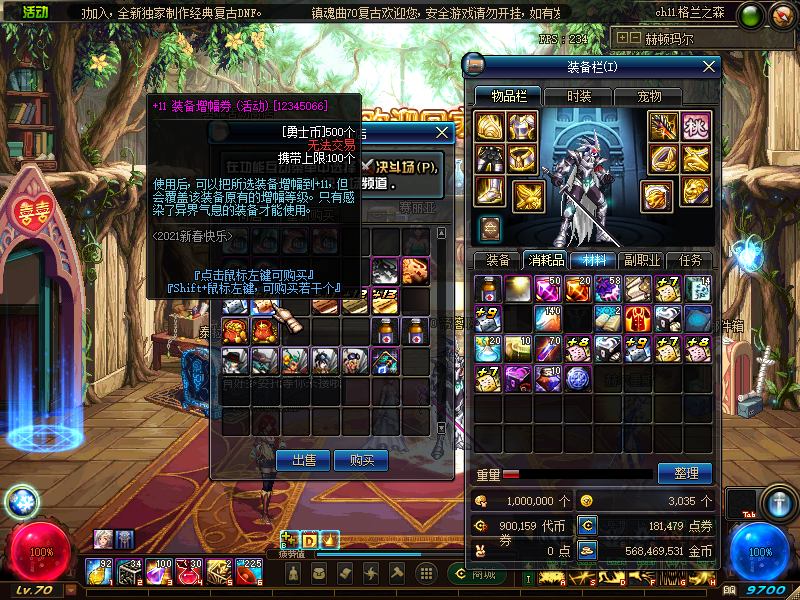The width and height of the screenshot is (800, 600).
Task: Open the 商城 (mall) button on bottom bar
Action: click(x=476, y=574)
